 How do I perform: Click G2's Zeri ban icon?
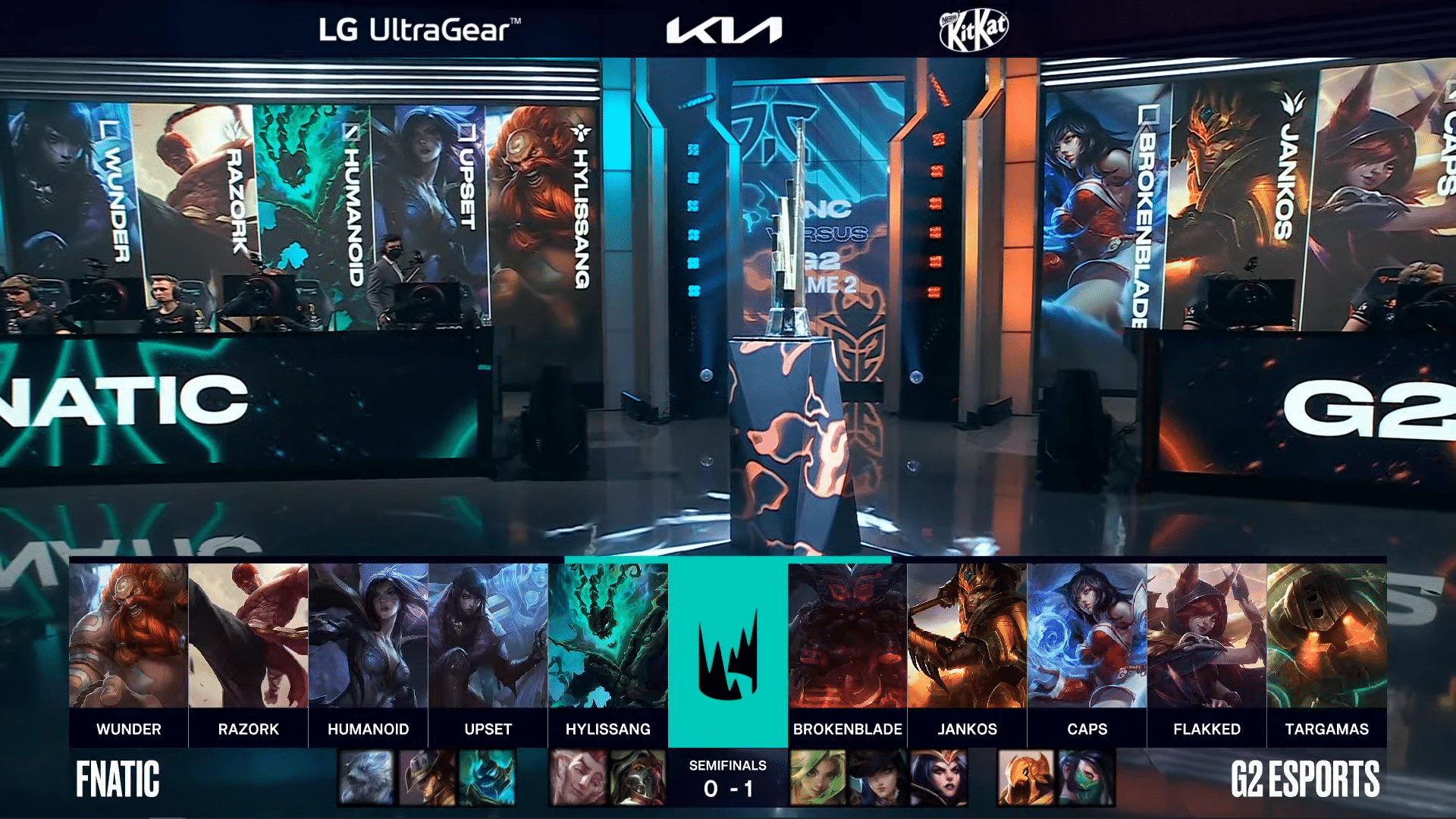coord(818,778)
